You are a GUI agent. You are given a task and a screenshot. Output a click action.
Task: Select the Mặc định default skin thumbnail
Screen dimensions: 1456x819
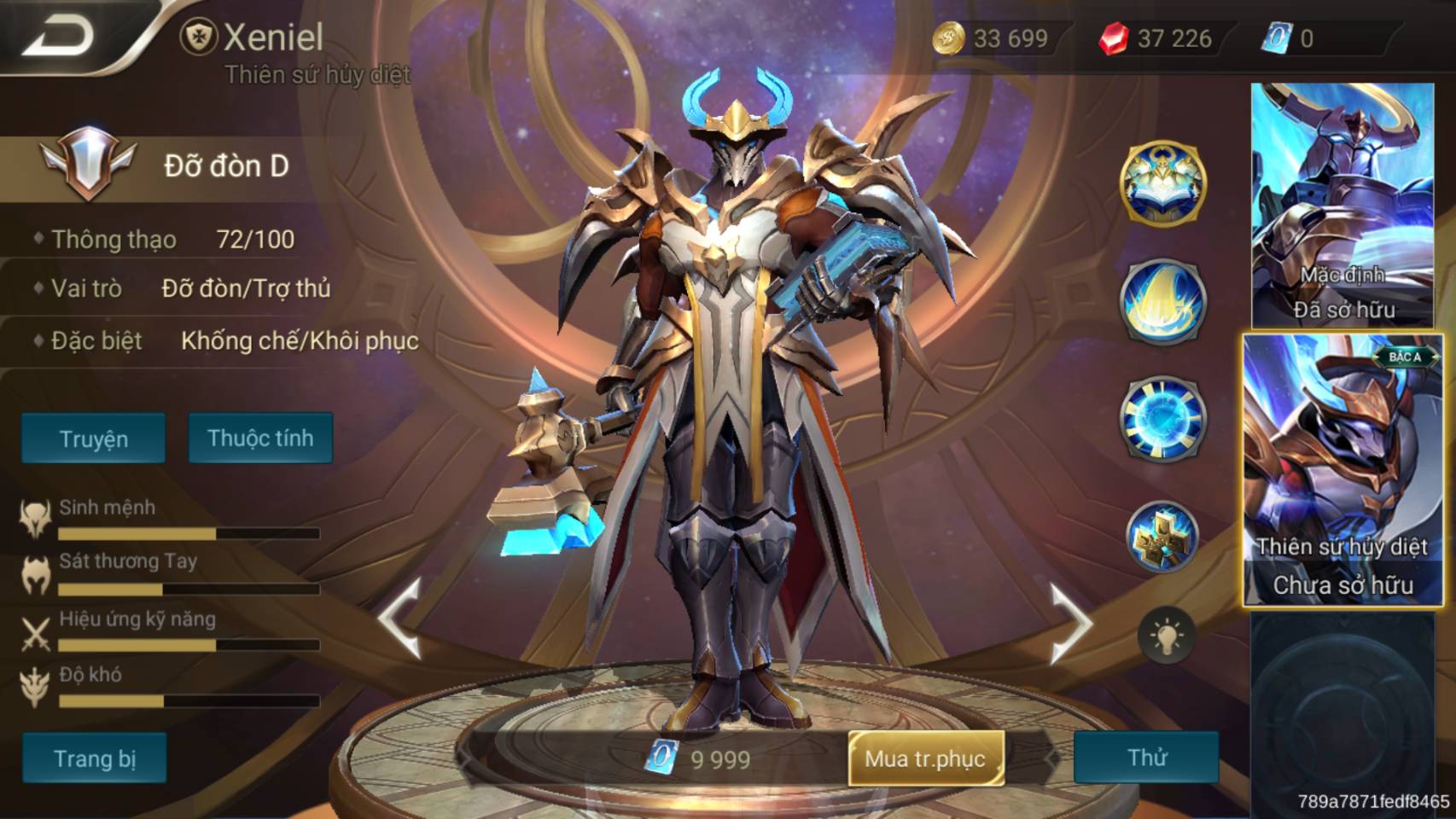point(1342,206)
